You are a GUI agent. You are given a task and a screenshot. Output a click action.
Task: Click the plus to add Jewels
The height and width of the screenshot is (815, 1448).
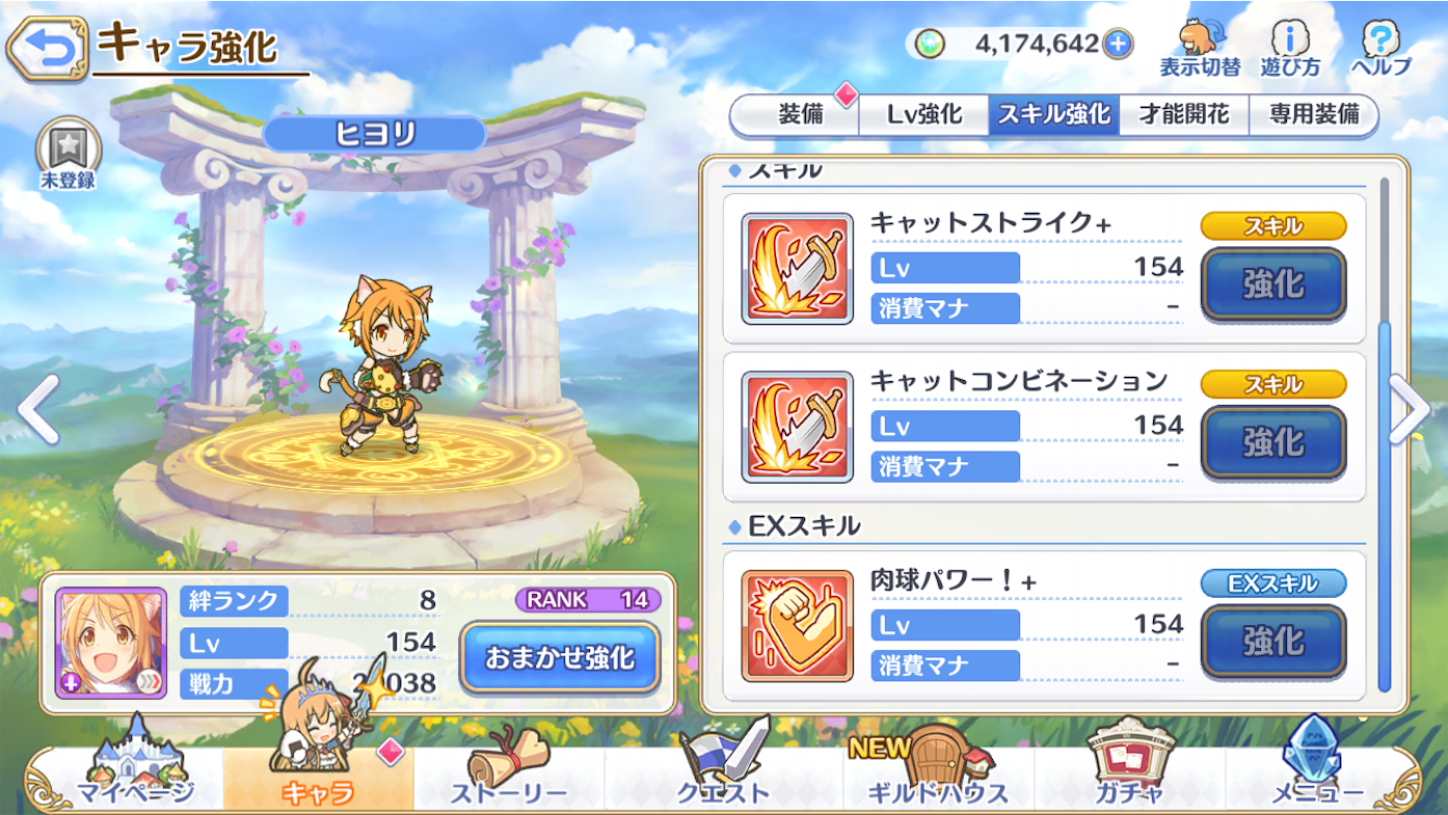pyautogui.click(x=1116, y=44)
